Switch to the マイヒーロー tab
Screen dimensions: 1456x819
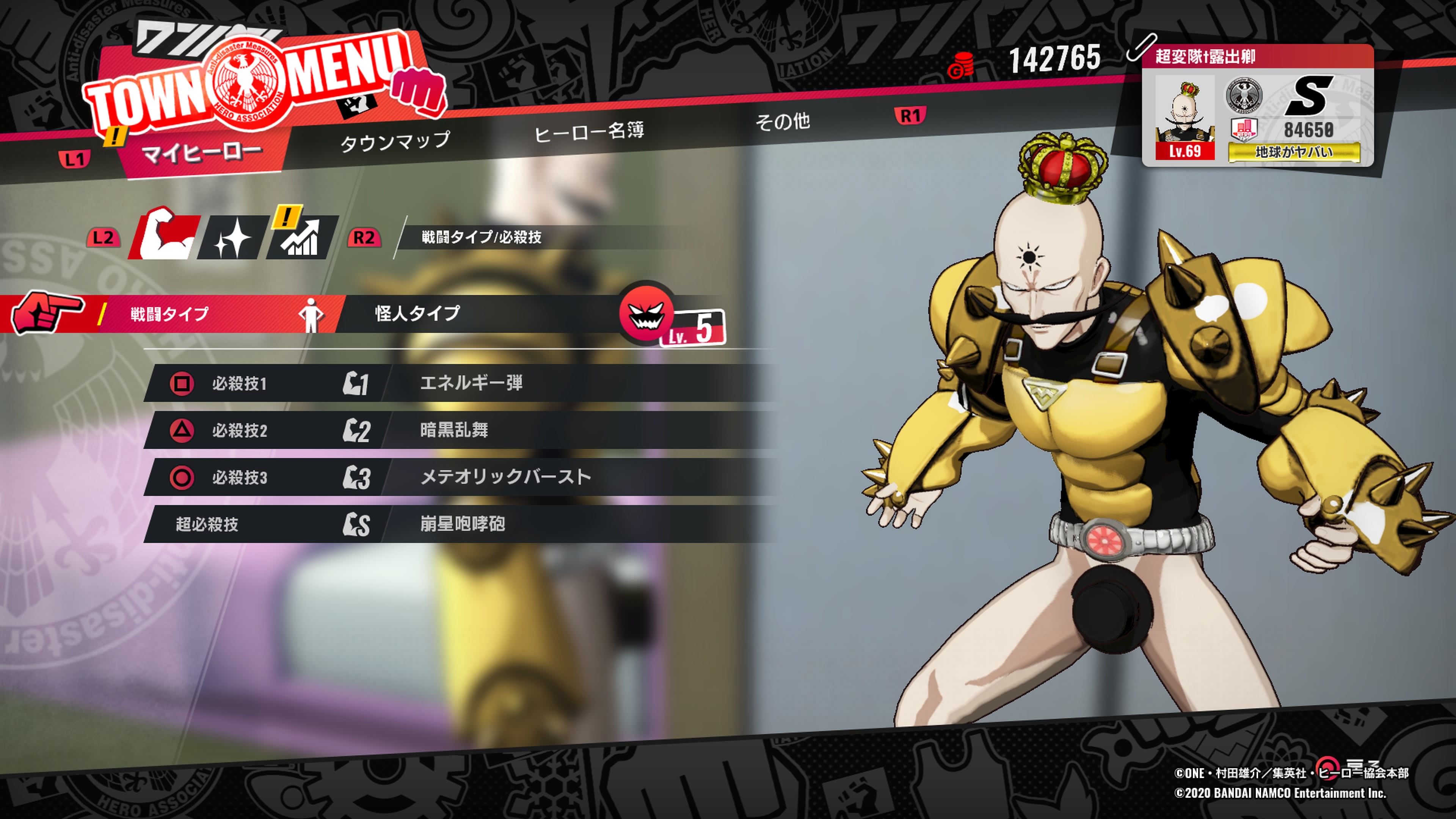[x=201, y=152]
